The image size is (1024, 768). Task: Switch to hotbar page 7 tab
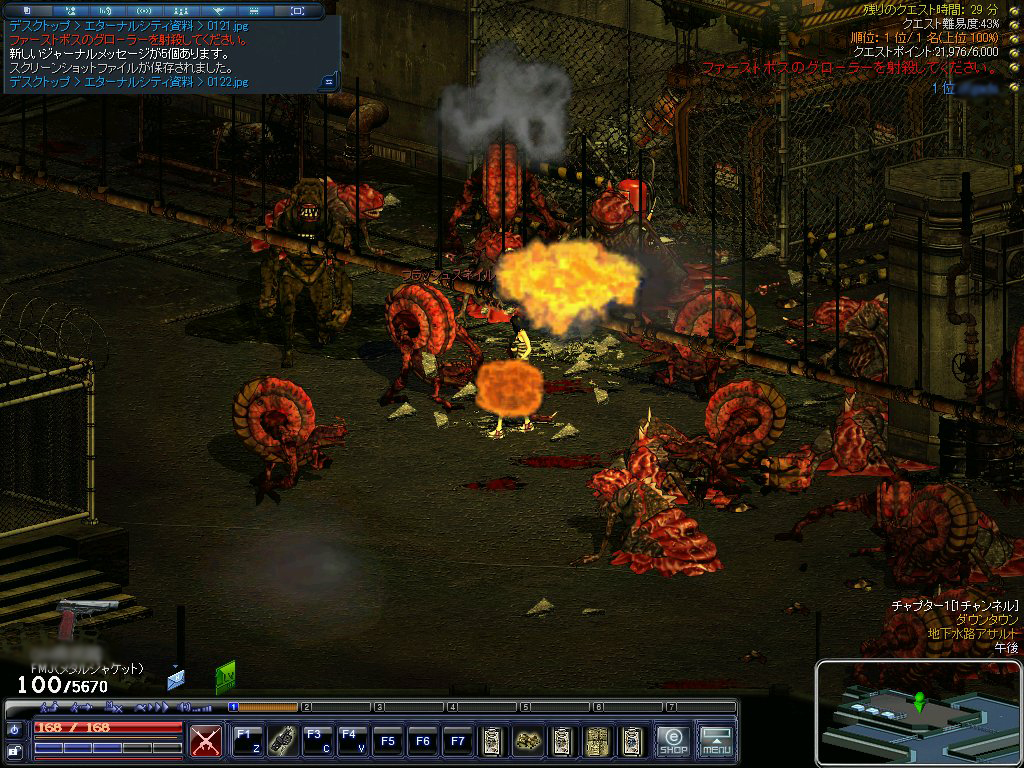pyautogui.click(x=671, y=707)
